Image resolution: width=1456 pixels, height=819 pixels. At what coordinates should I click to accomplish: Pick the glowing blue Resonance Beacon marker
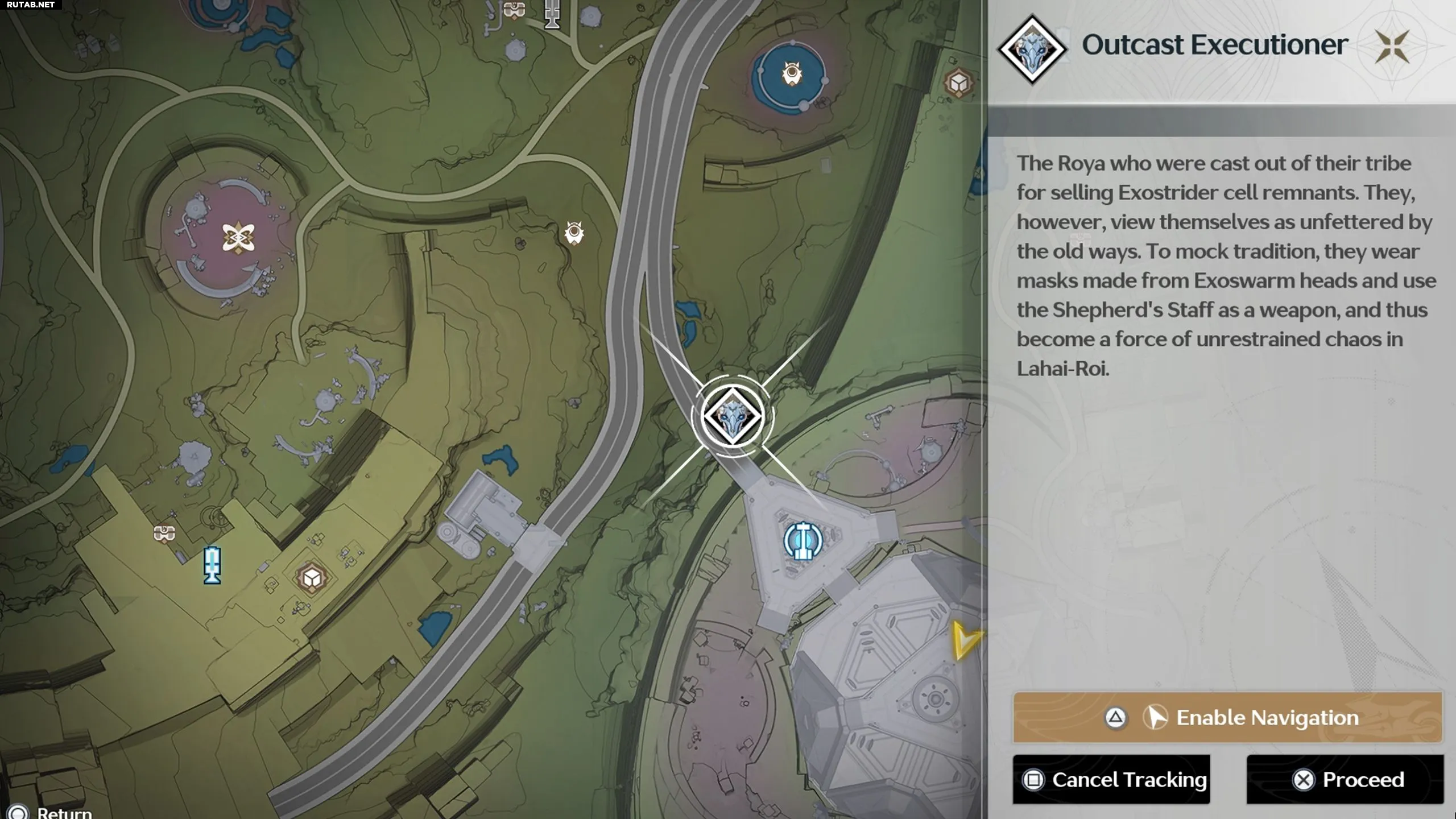[212, 565]
